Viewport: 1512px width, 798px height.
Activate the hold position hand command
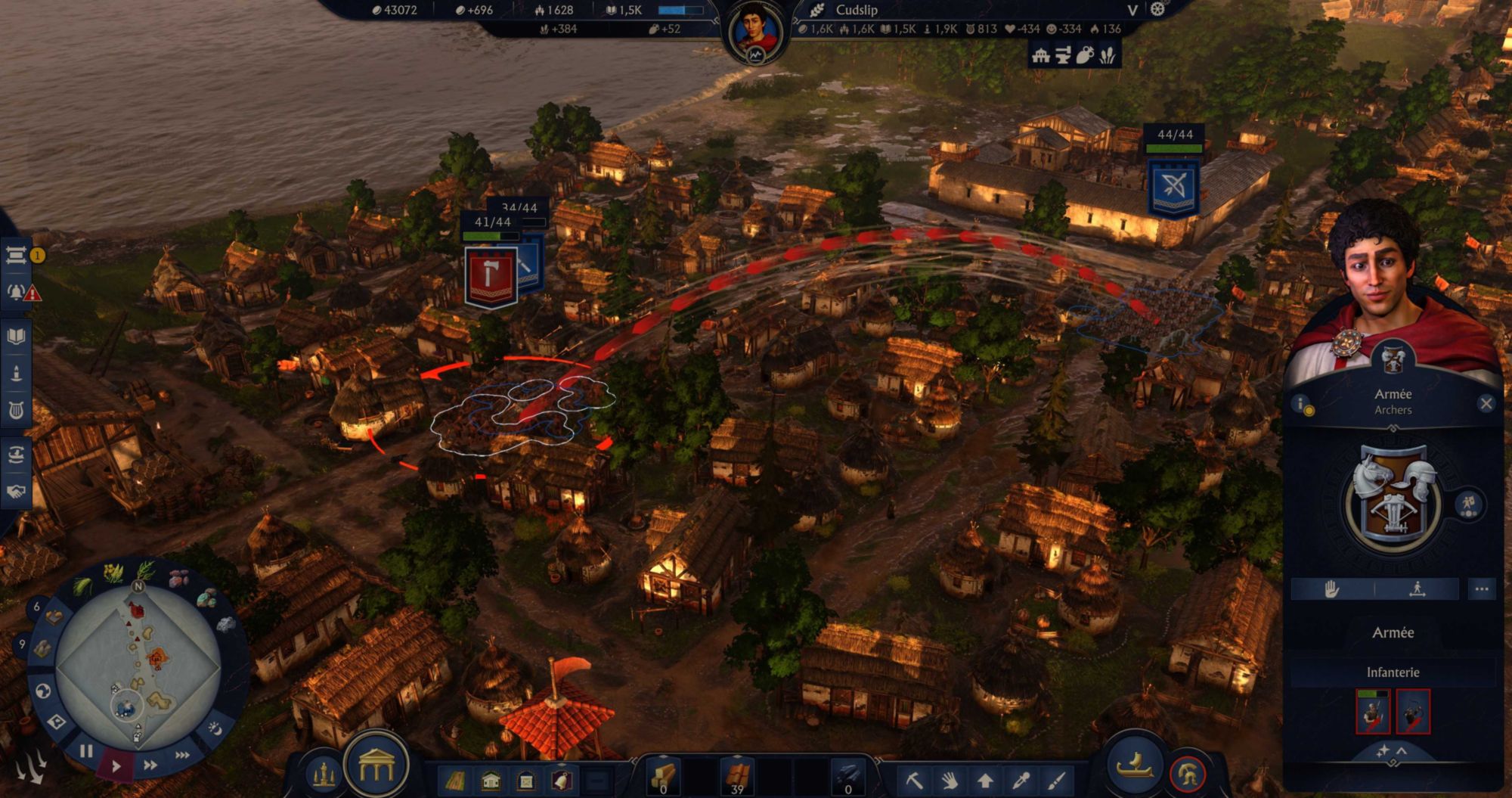[1332, 588]
